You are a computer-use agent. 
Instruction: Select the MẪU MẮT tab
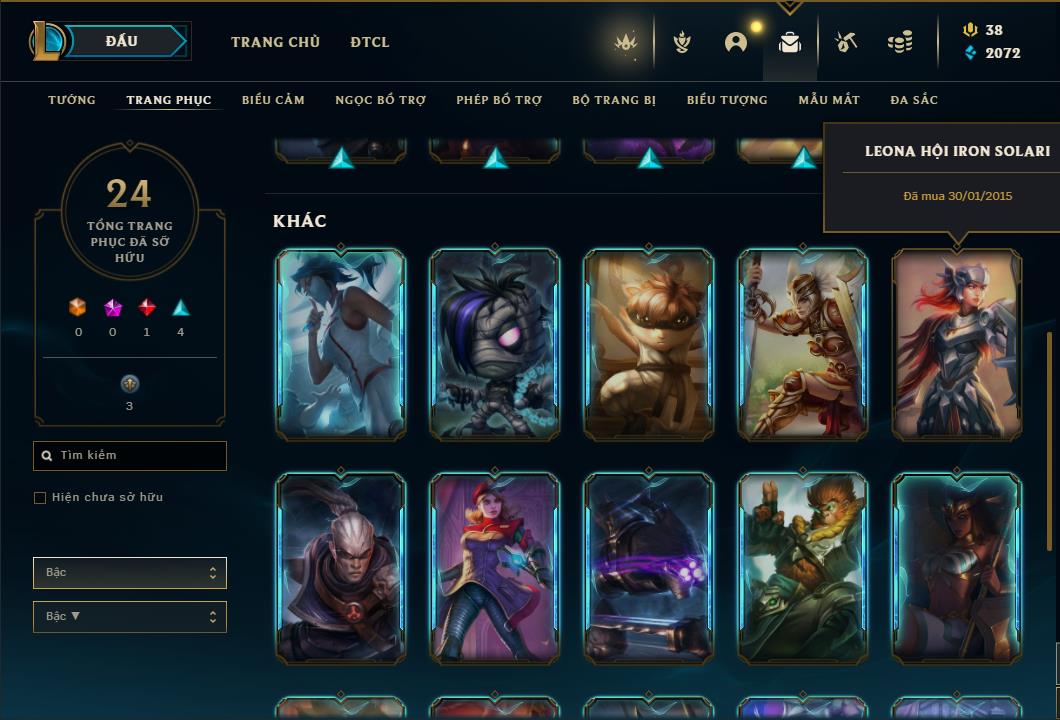(x=829, y=100)
